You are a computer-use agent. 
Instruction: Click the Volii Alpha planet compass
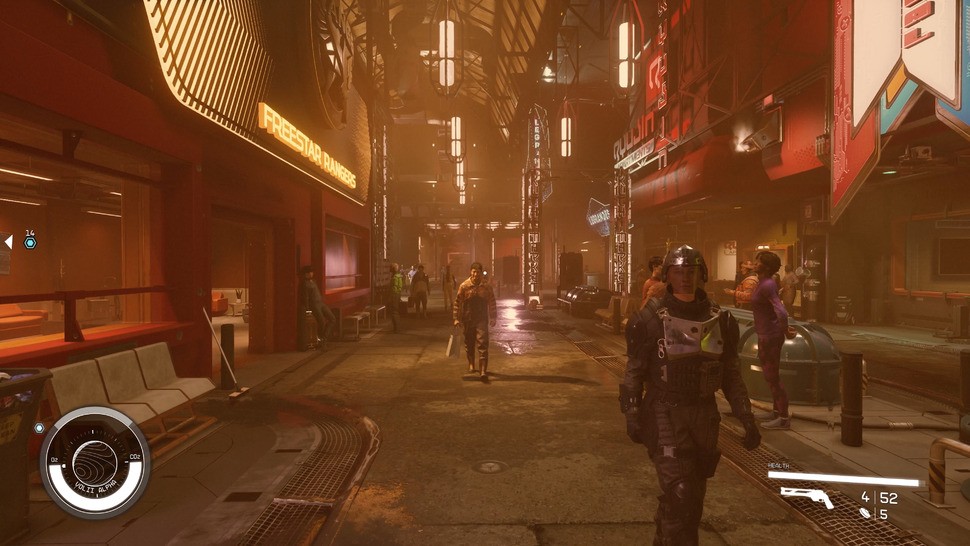click(95, 461)
